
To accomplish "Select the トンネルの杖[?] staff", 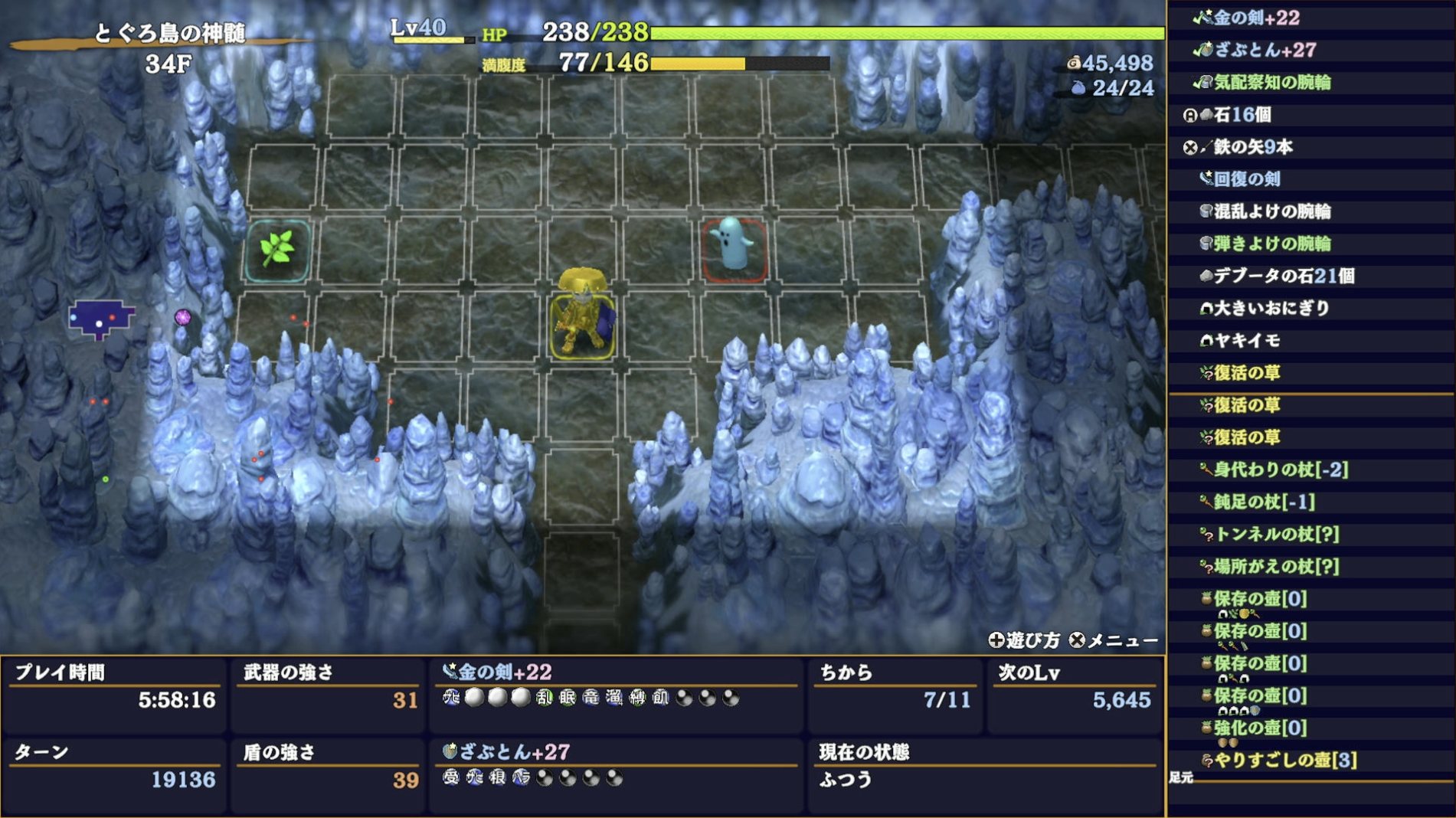I will click(x=1277, y=534).
